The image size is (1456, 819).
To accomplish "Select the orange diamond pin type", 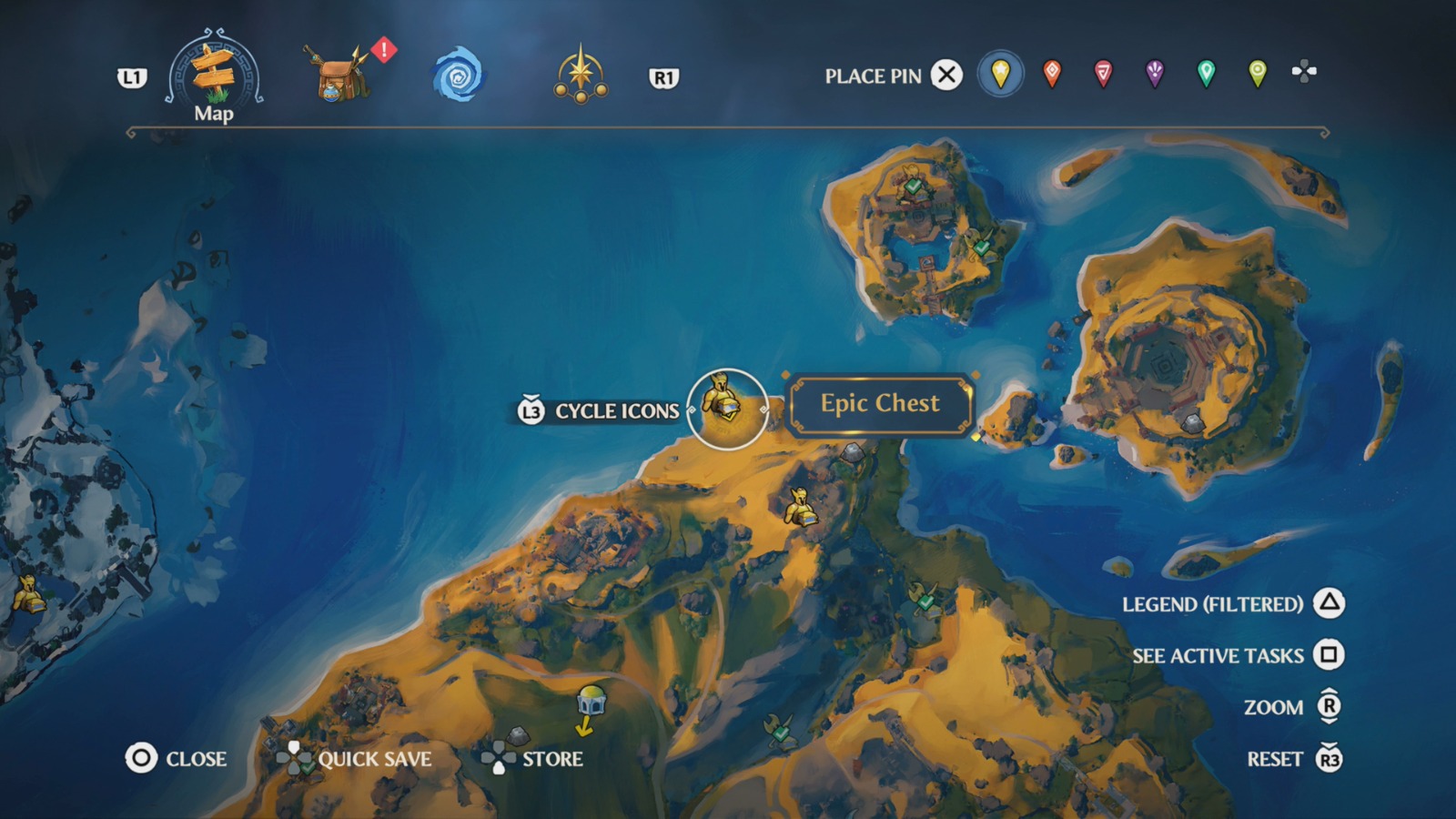I will [x=1051, y=76].
